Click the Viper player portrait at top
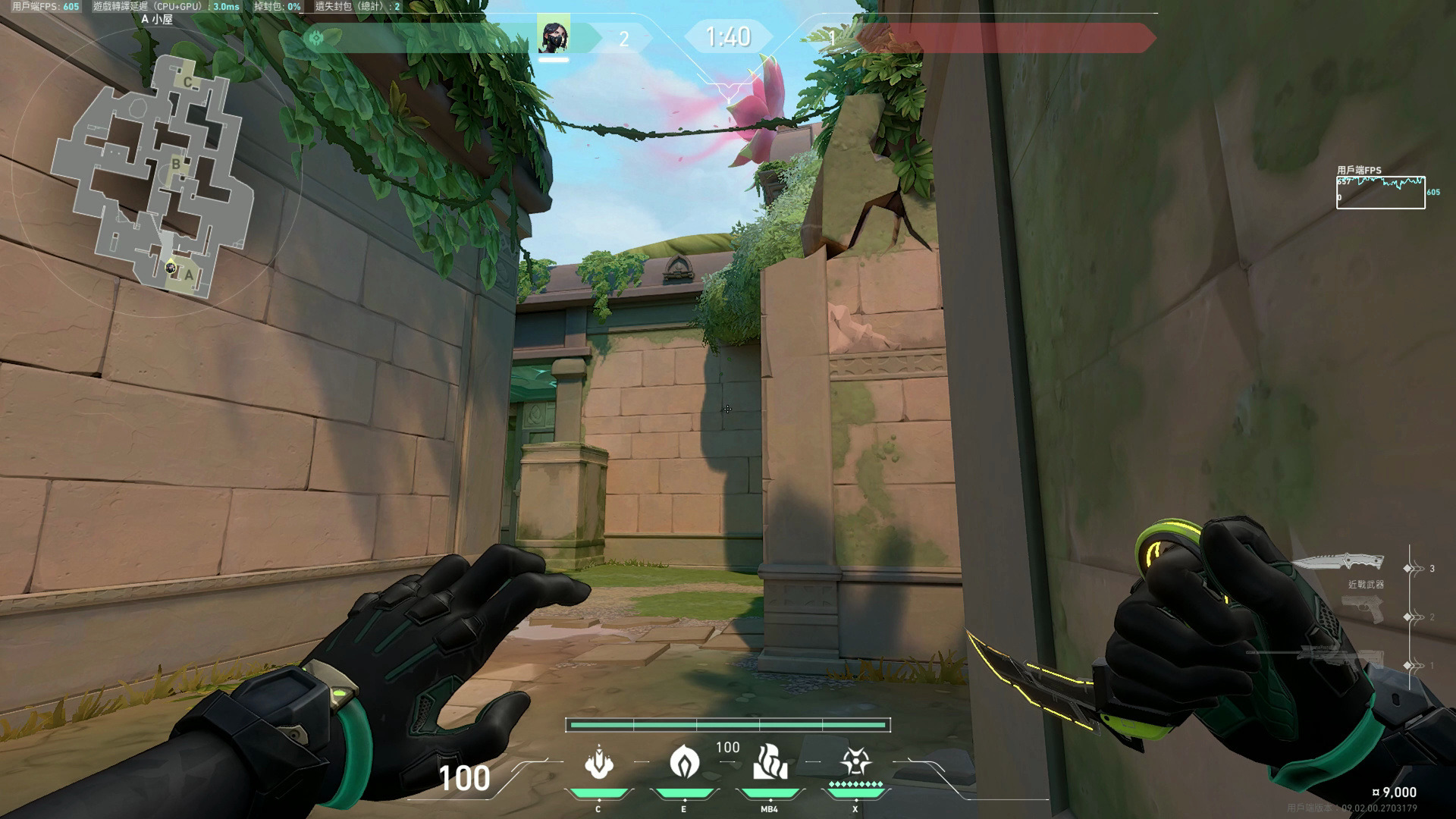The width and height of the screenshot is (1456, 819). (x=554, y=37)
